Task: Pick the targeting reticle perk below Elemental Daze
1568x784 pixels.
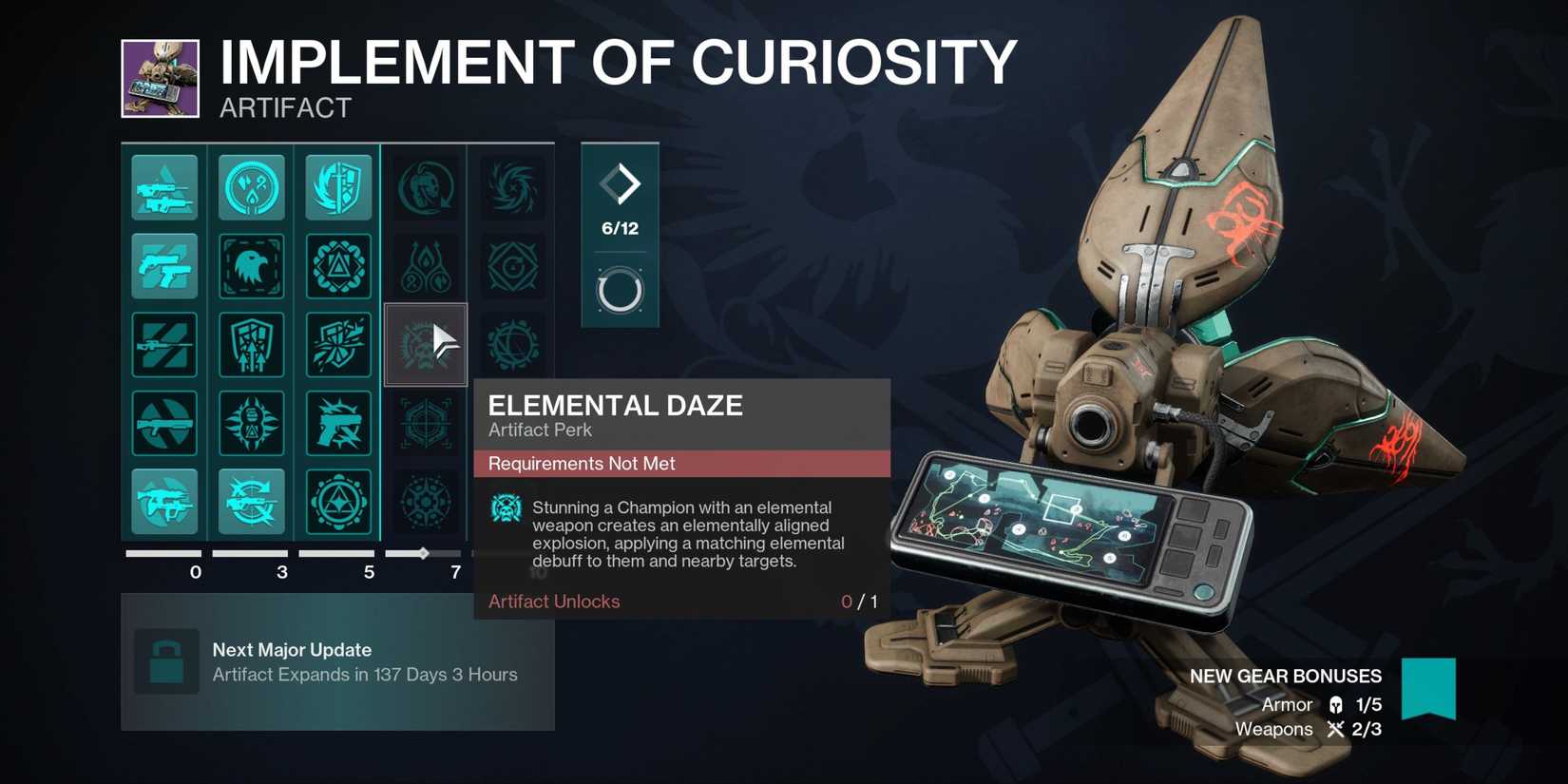Action: pos(425,424)
